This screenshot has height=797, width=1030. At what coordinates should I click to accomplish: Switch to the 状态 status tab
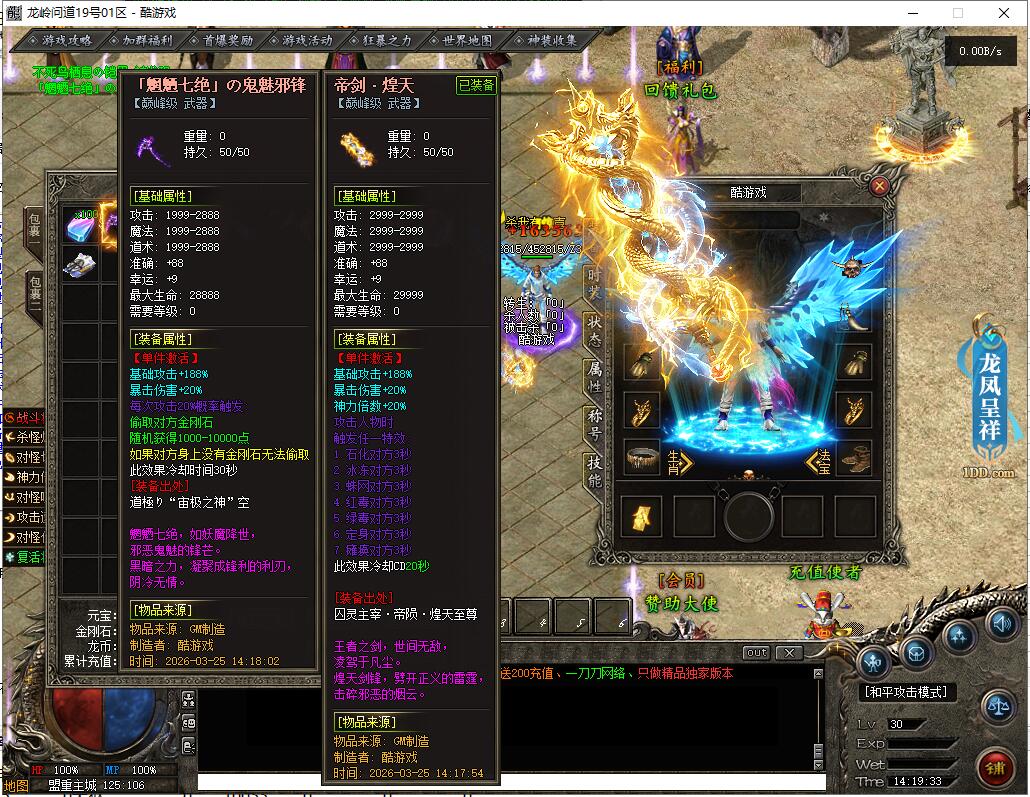pos(594,327)
